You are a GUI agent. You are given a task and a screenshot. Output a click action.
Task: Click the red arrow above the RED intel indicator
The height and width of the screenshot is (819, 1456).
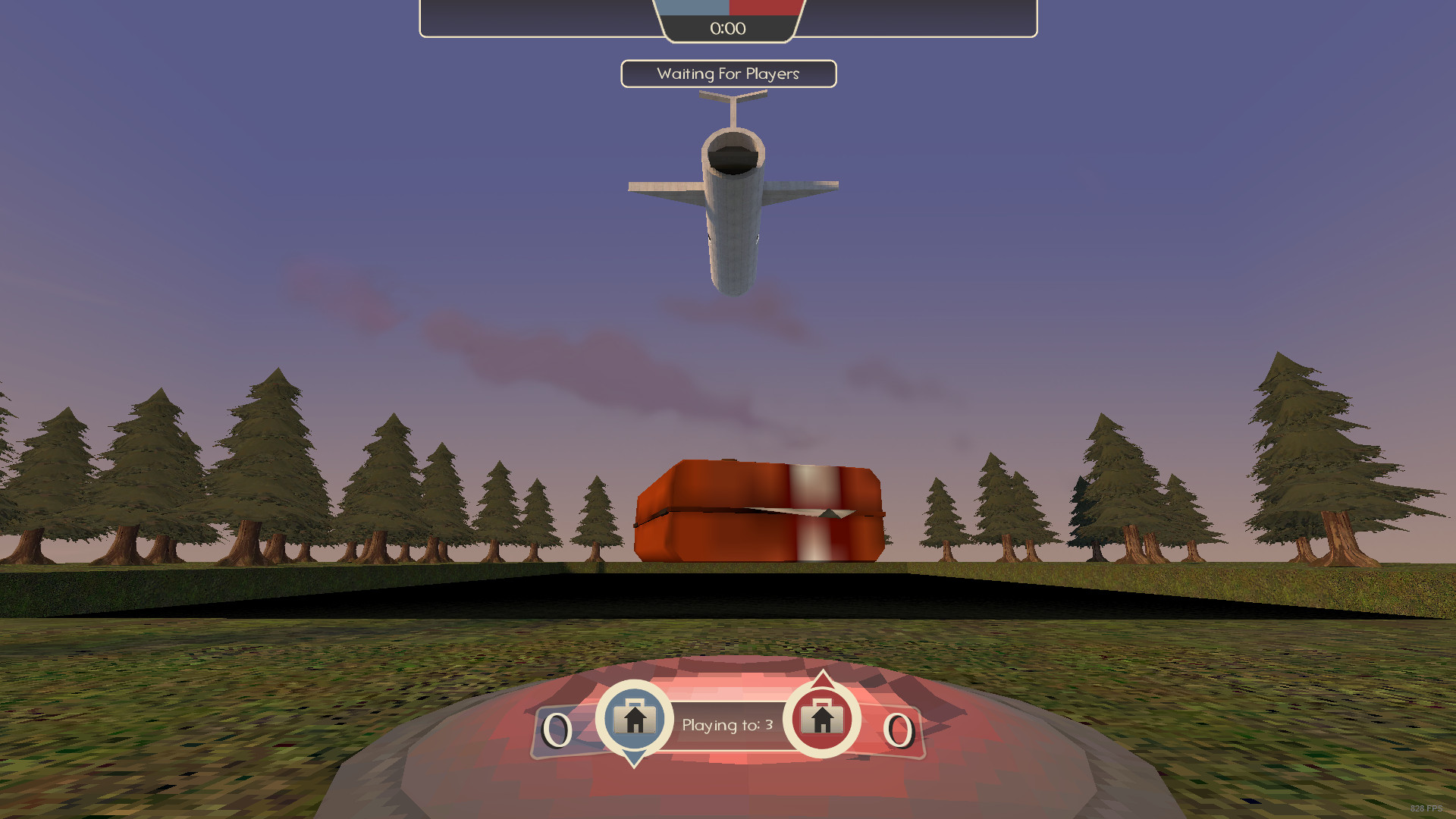pyautogui.click(x=824, y=679)
